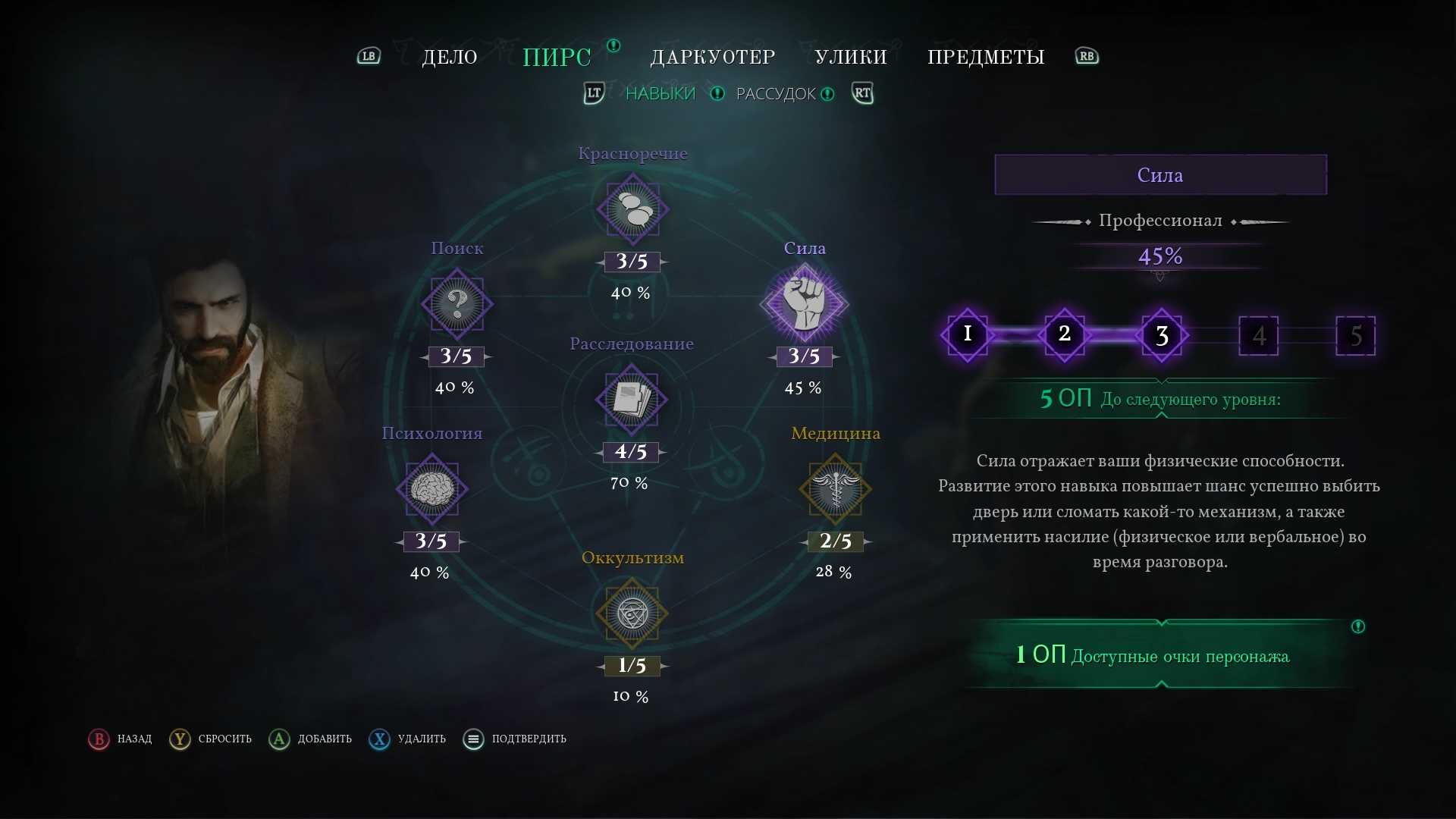Select the Медицина caduceus skill
The width and height of the screenshot is (1456, 819).
[835, 489]
